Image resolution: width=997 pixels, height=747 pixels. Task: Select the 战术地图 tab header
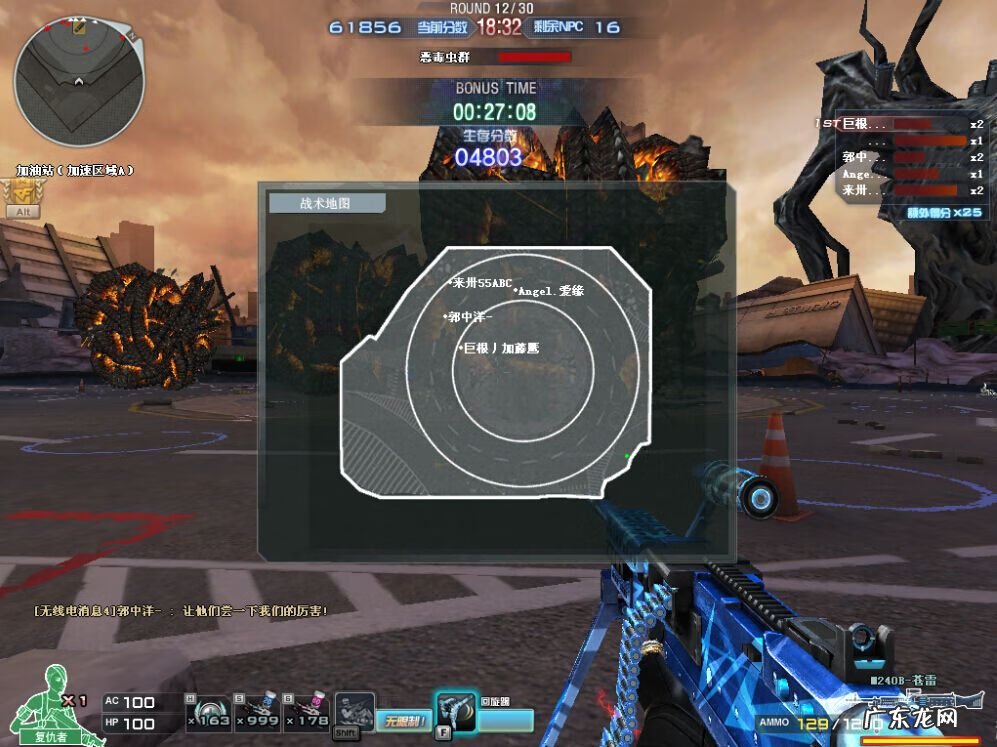coord(326,203)
